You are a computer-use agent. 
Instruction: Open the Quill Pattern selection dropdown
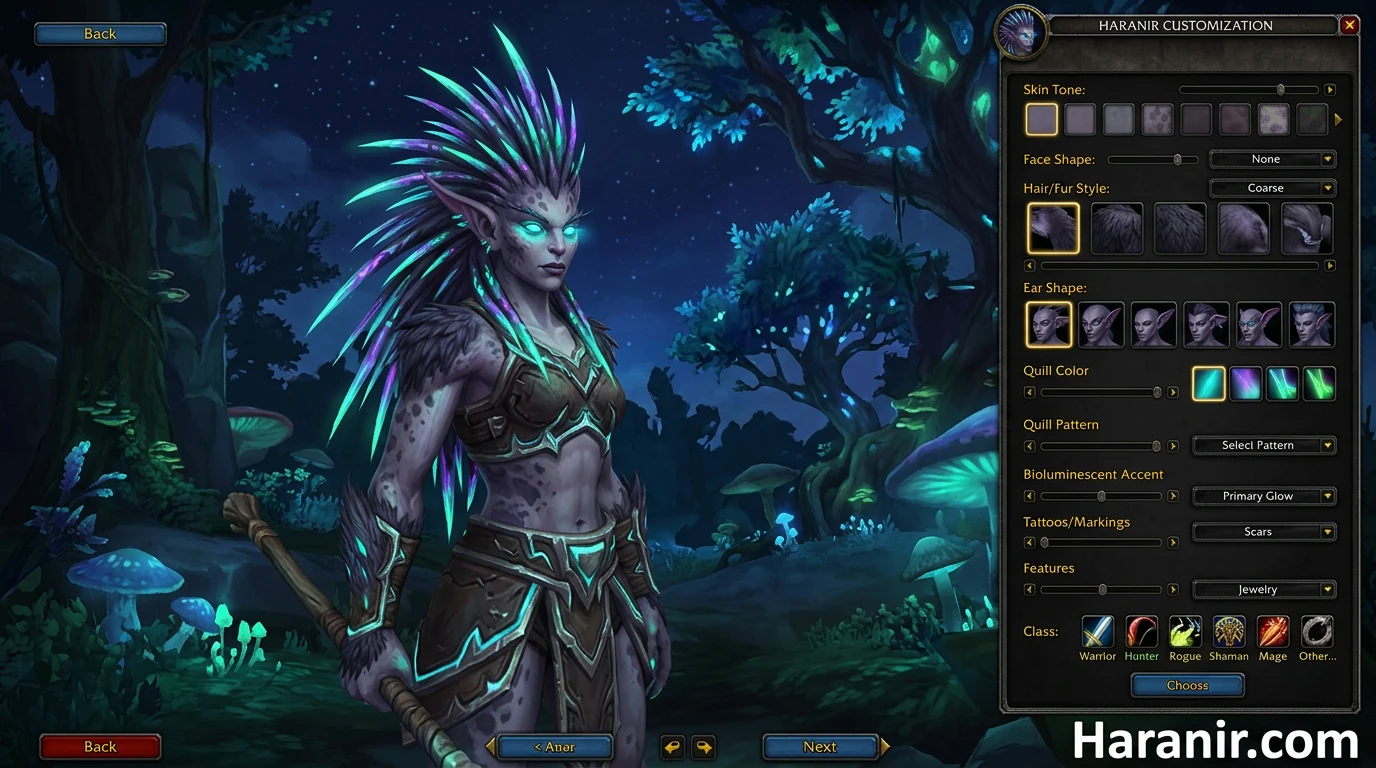[x=1263, y=445]
